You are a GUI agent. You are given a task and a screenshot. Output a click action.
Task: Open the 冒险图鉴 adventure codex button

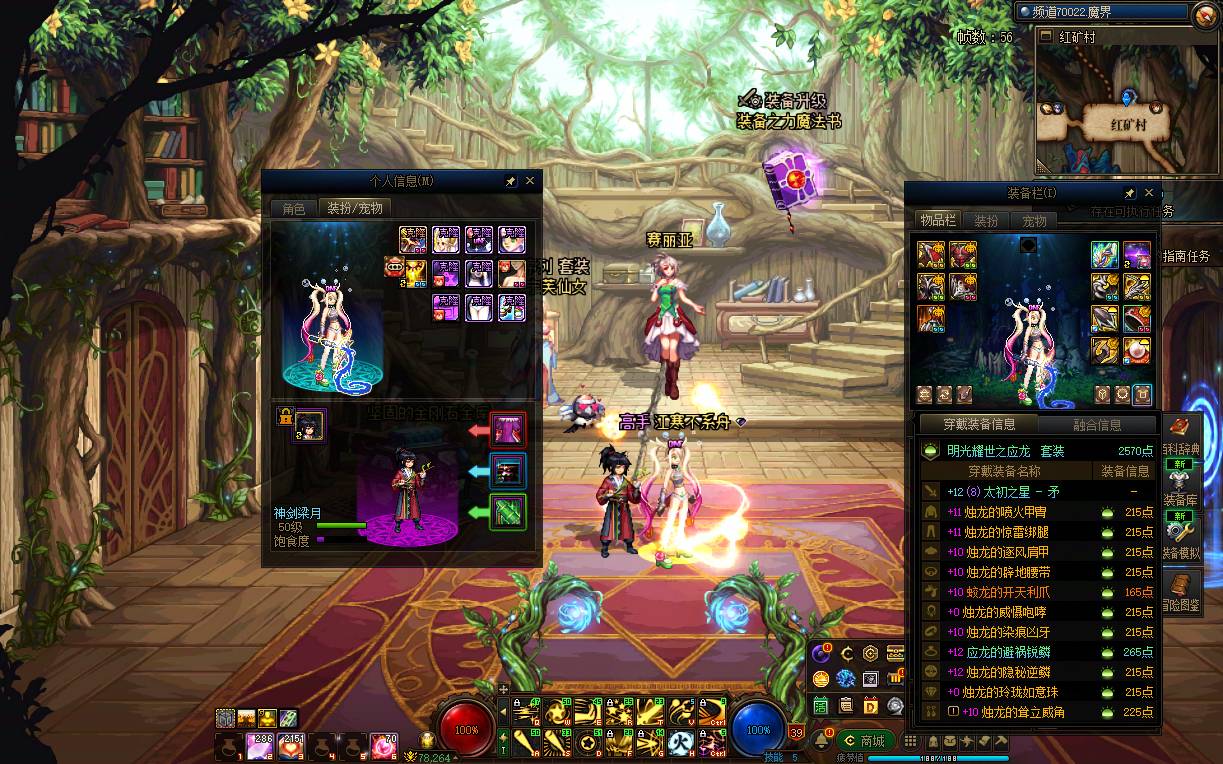[x=1181, y=590]
